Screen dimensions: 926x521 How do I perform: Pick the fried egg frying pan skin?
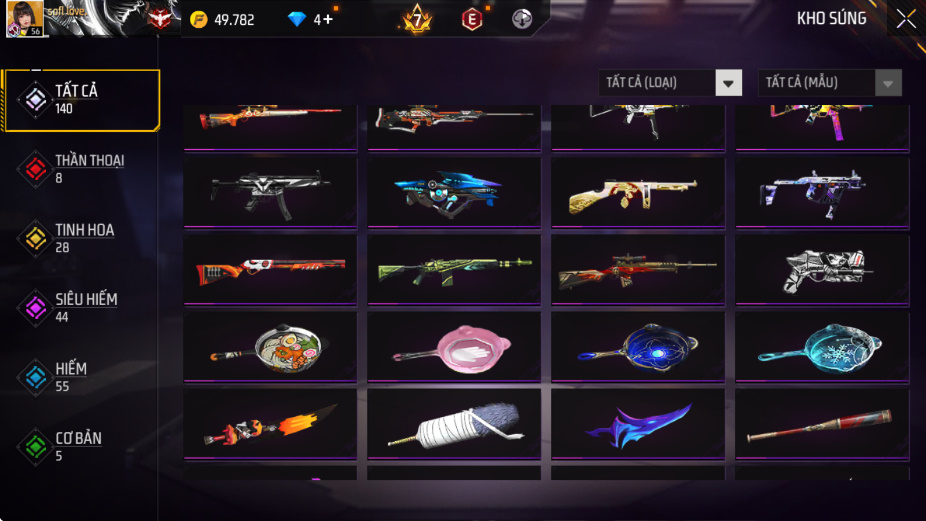(269, 347)
